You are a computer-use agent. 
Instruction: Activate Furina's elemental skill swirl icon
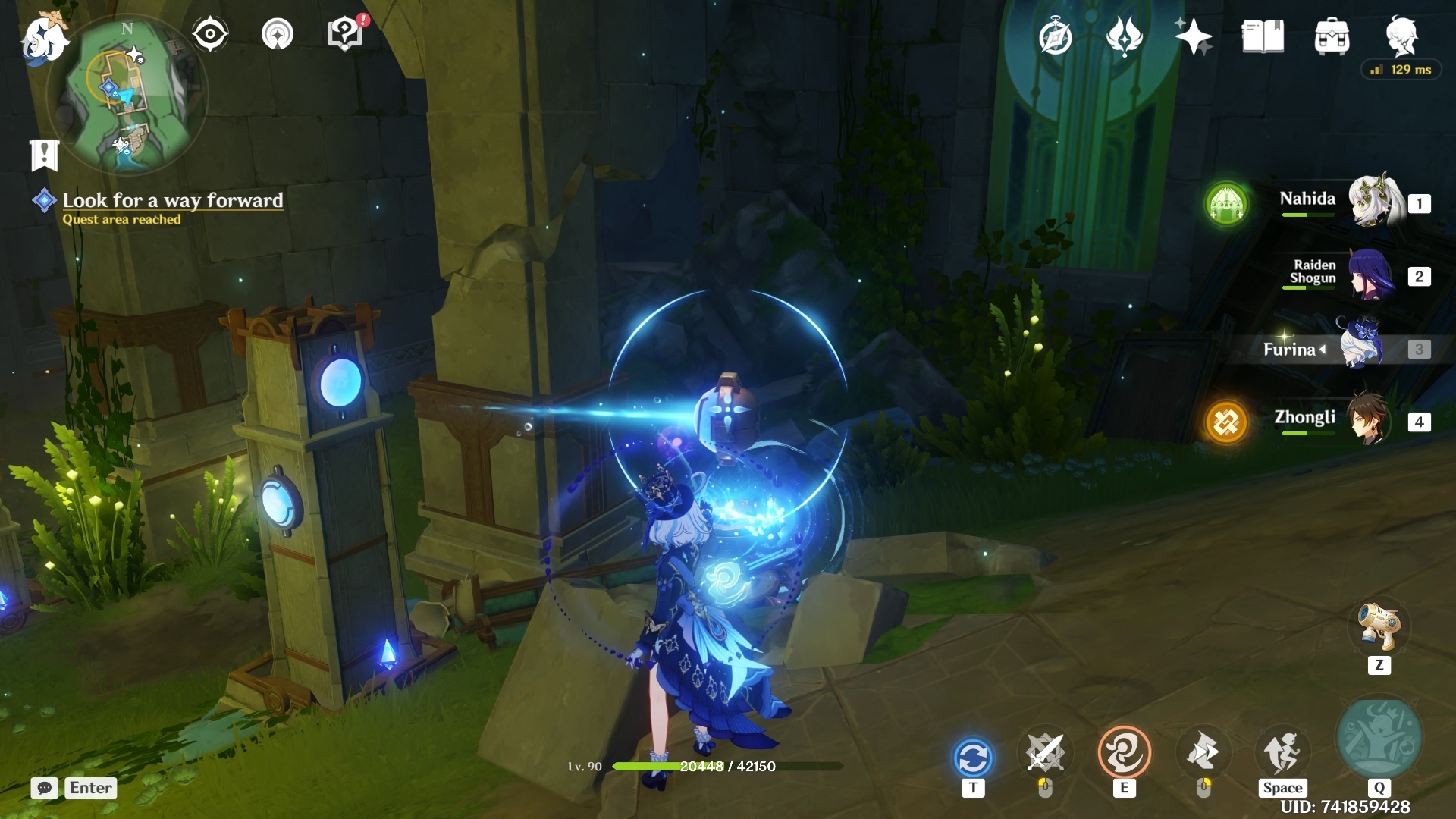1124,753
